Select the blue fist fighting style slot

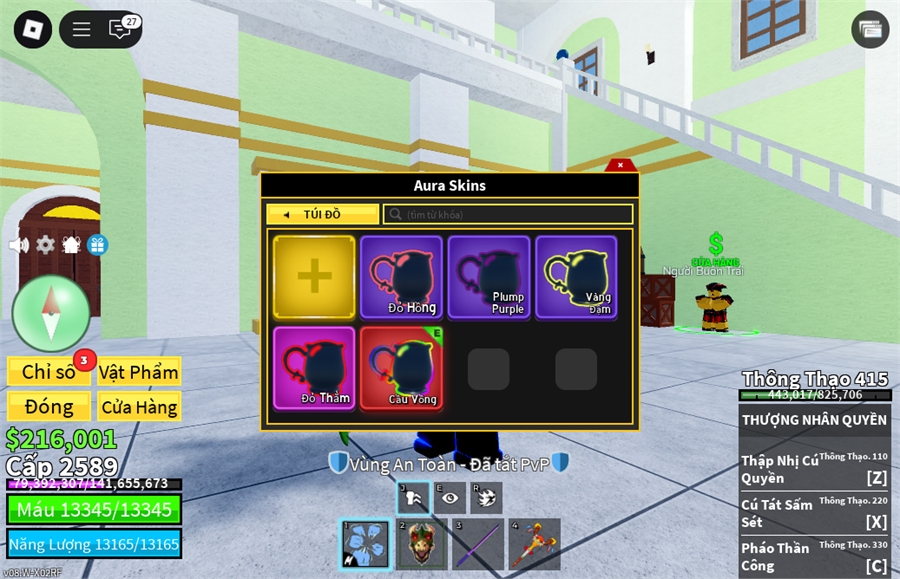click(365, 544)
